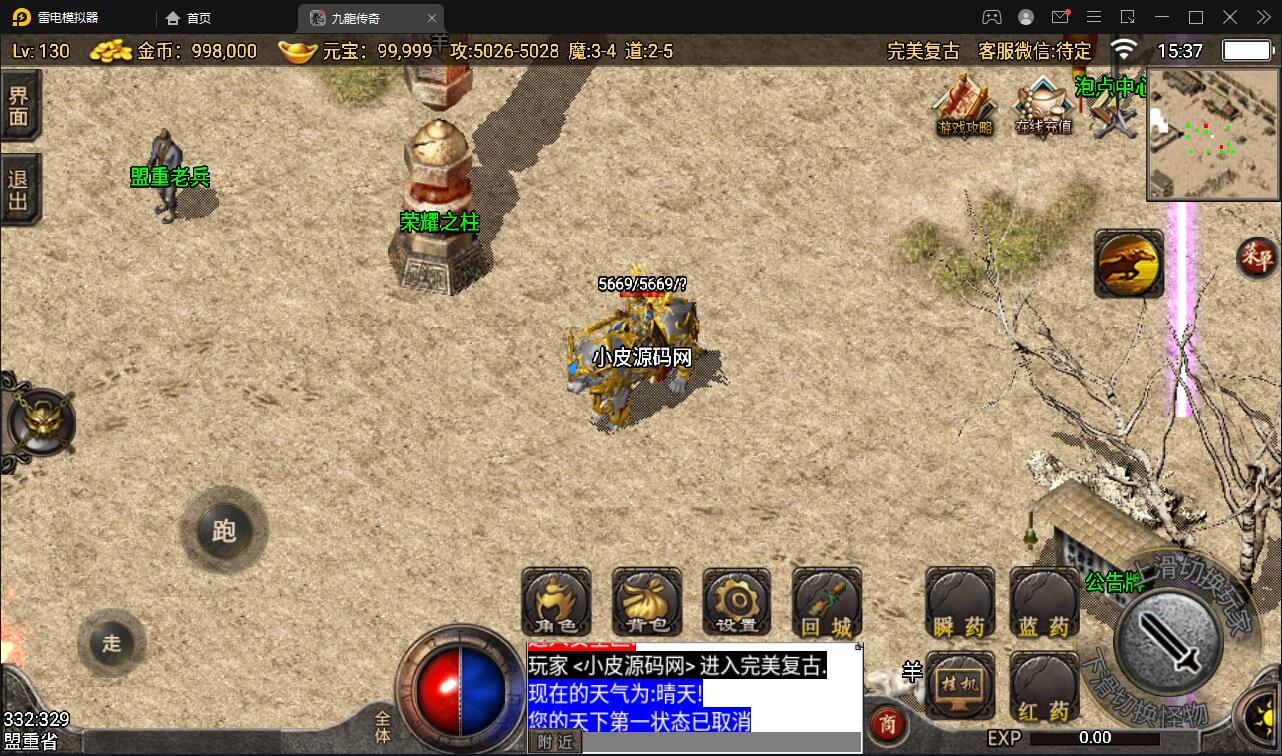Image resolution: width=1282 pixels, height=756 pixels.
Task: Open the 角色 character panel
Action: (x=555, y=601)
